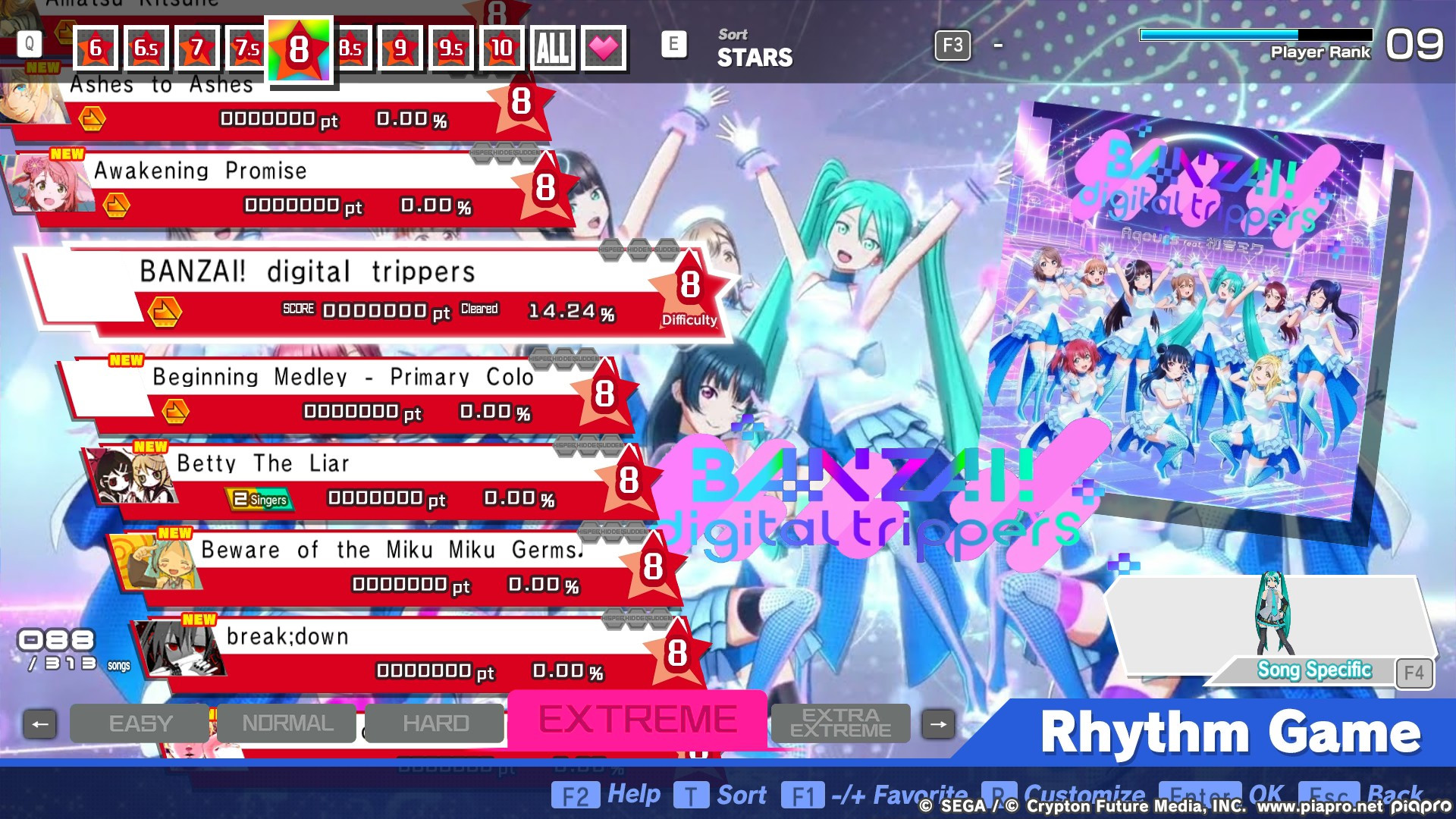Filter songs by 7.5 stars
This screenshot has width=1456, height=819.
tap(247, 47)
